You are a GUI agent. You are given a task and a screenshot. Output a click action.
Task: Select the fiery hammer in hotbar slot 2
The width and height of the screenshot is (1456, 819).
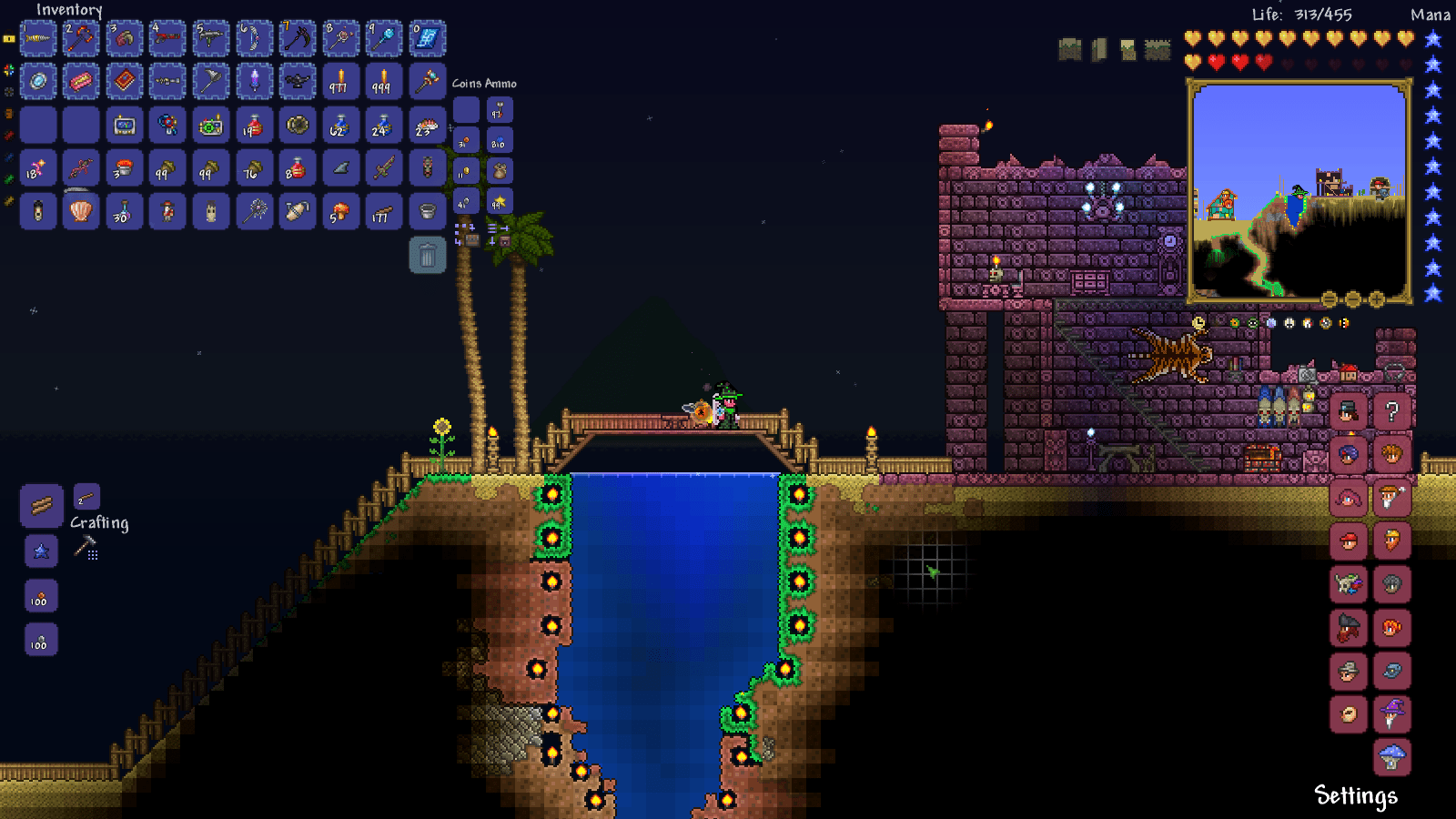pos(80,37)
